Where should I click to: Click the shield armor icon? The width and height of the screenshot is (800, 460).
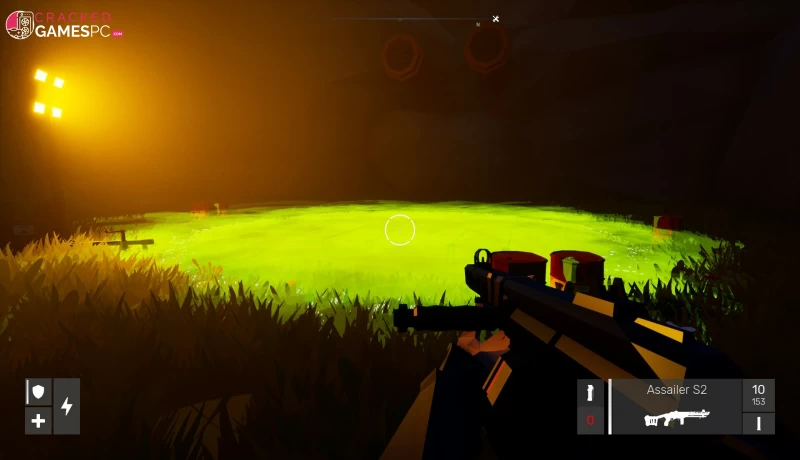click(x=38, y=392)
